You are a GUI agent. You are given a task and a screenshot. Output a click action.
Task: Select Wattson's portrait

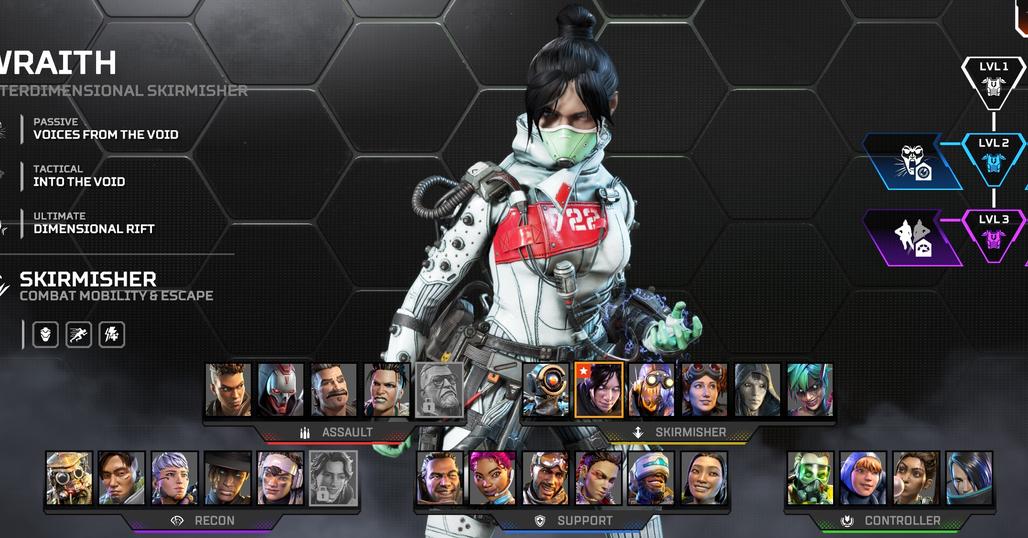click(863, 478)
